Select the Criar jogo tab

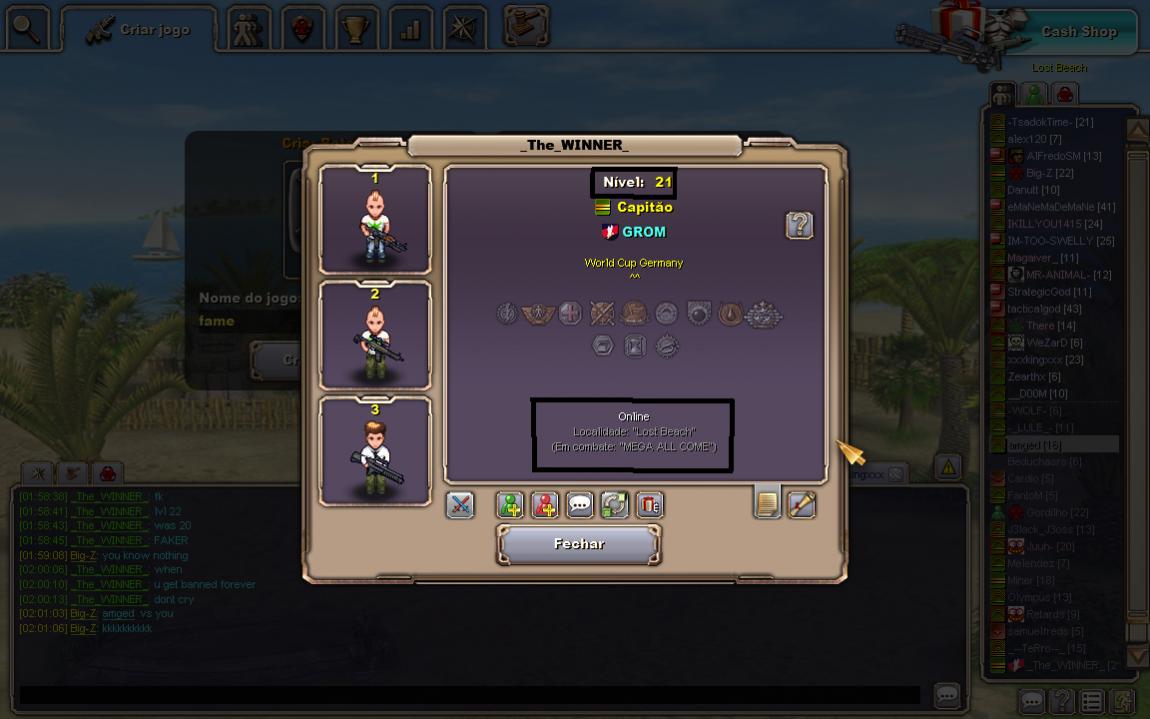[140, 30]
